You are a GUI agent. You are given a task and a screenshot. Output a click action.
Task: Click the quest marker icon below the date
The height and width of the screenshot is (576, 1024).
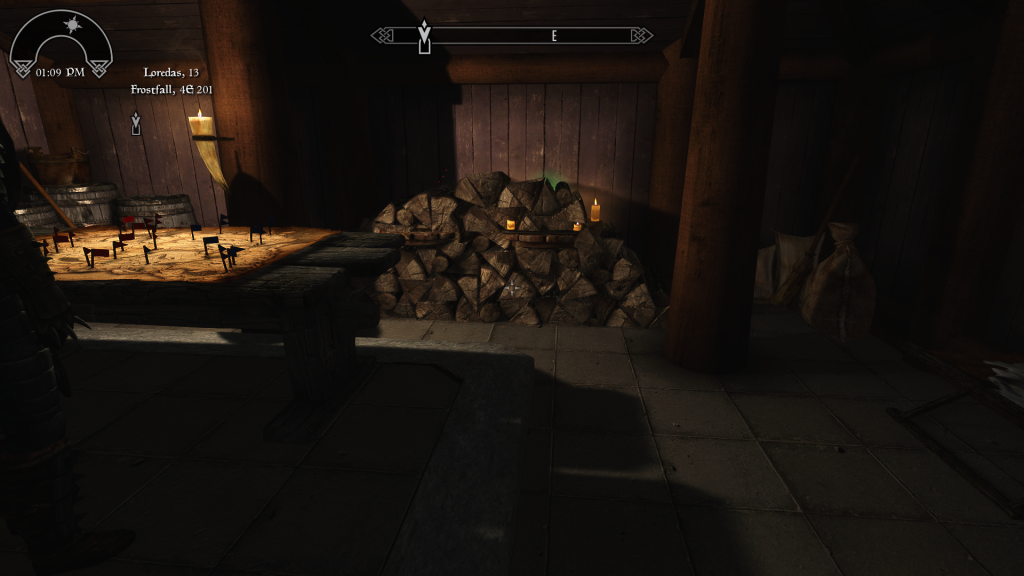[x=136, y=123]
